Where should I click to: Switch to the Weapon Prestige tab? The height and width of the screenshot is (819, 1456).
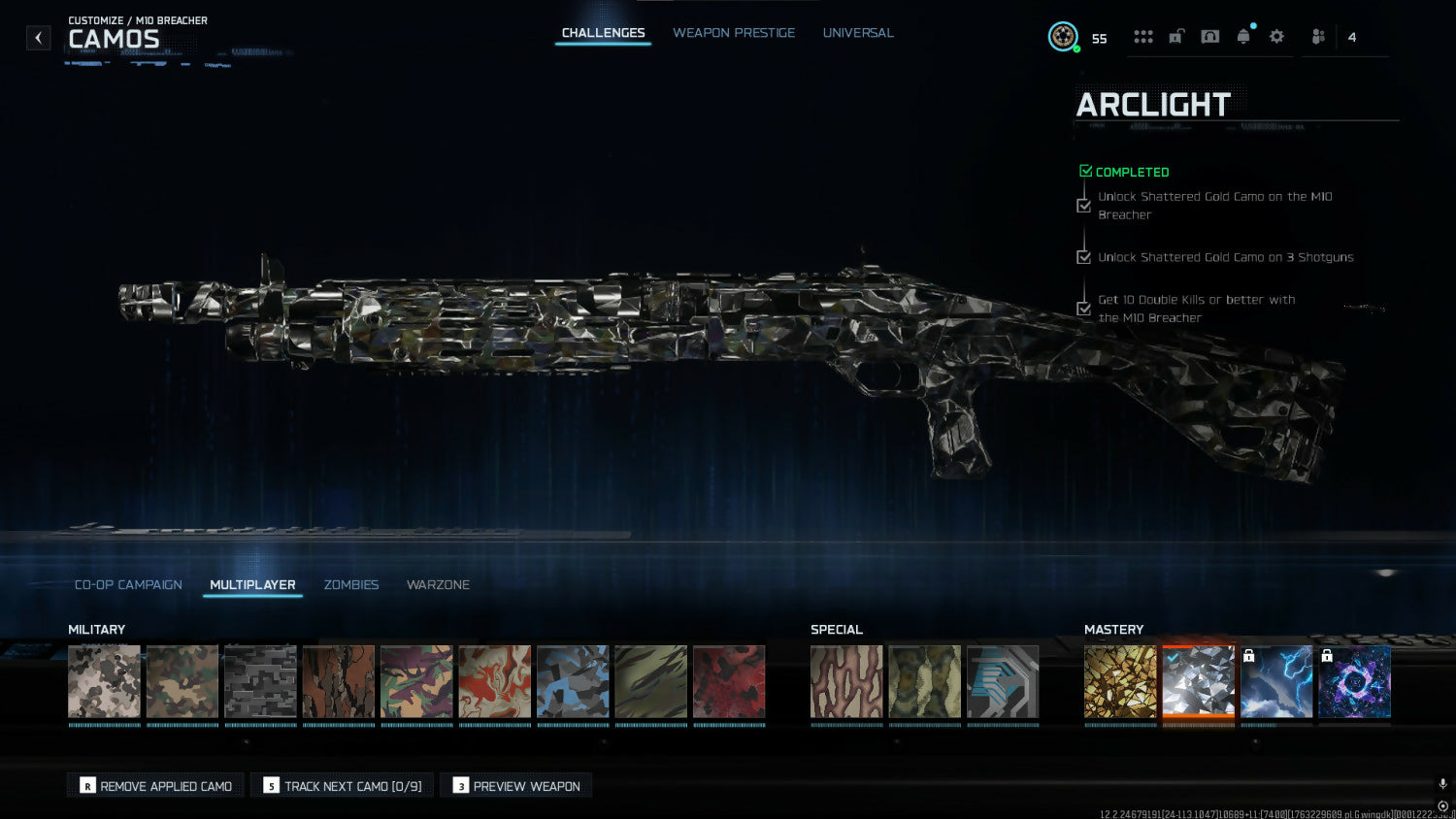(734, 33)
